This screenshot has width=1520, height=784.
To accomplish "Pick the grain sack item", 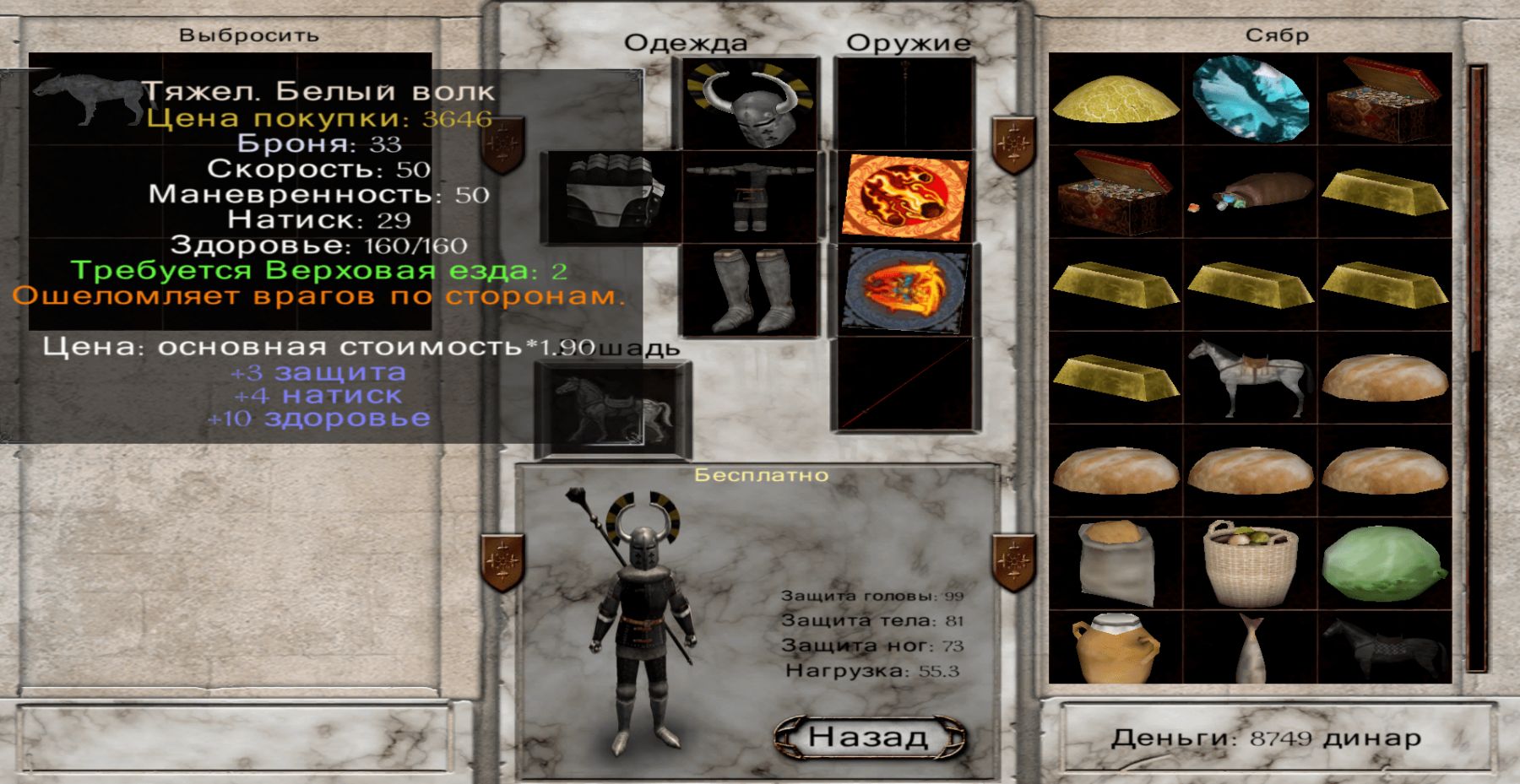I will (x=1116, y=564).
